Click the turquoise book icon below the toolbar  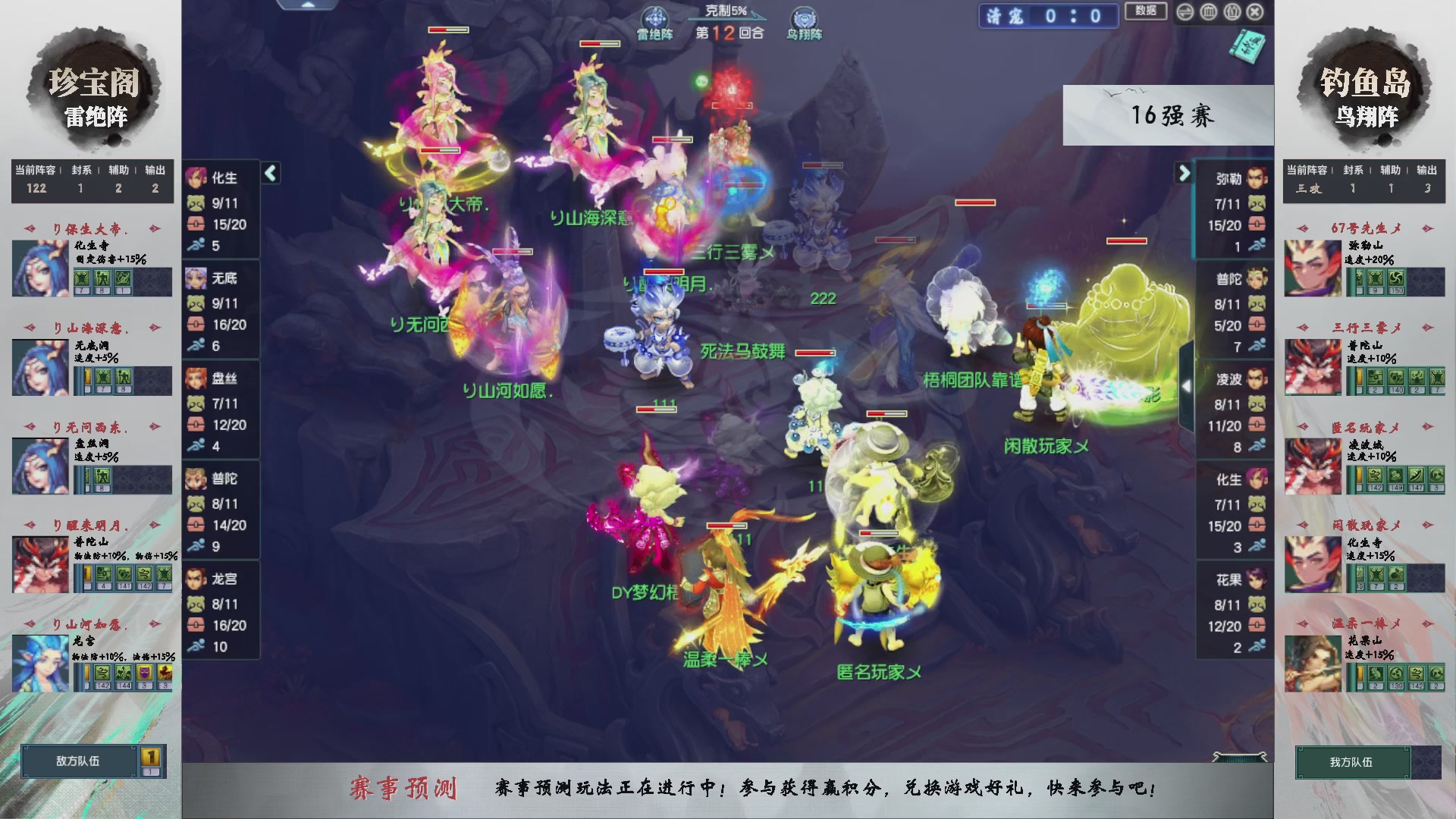[x=1247, y=45]
